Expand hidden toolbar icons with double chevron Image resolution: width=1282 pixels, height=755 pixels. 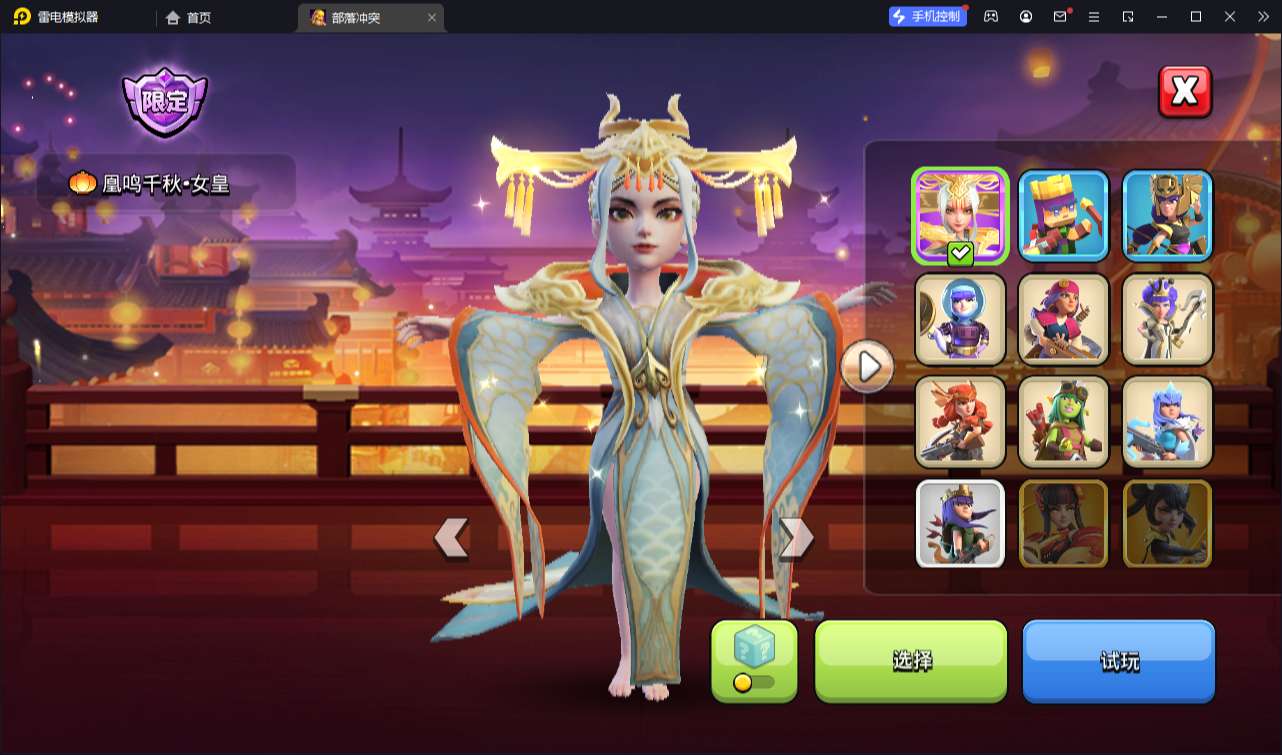(x=1263, y=16)
